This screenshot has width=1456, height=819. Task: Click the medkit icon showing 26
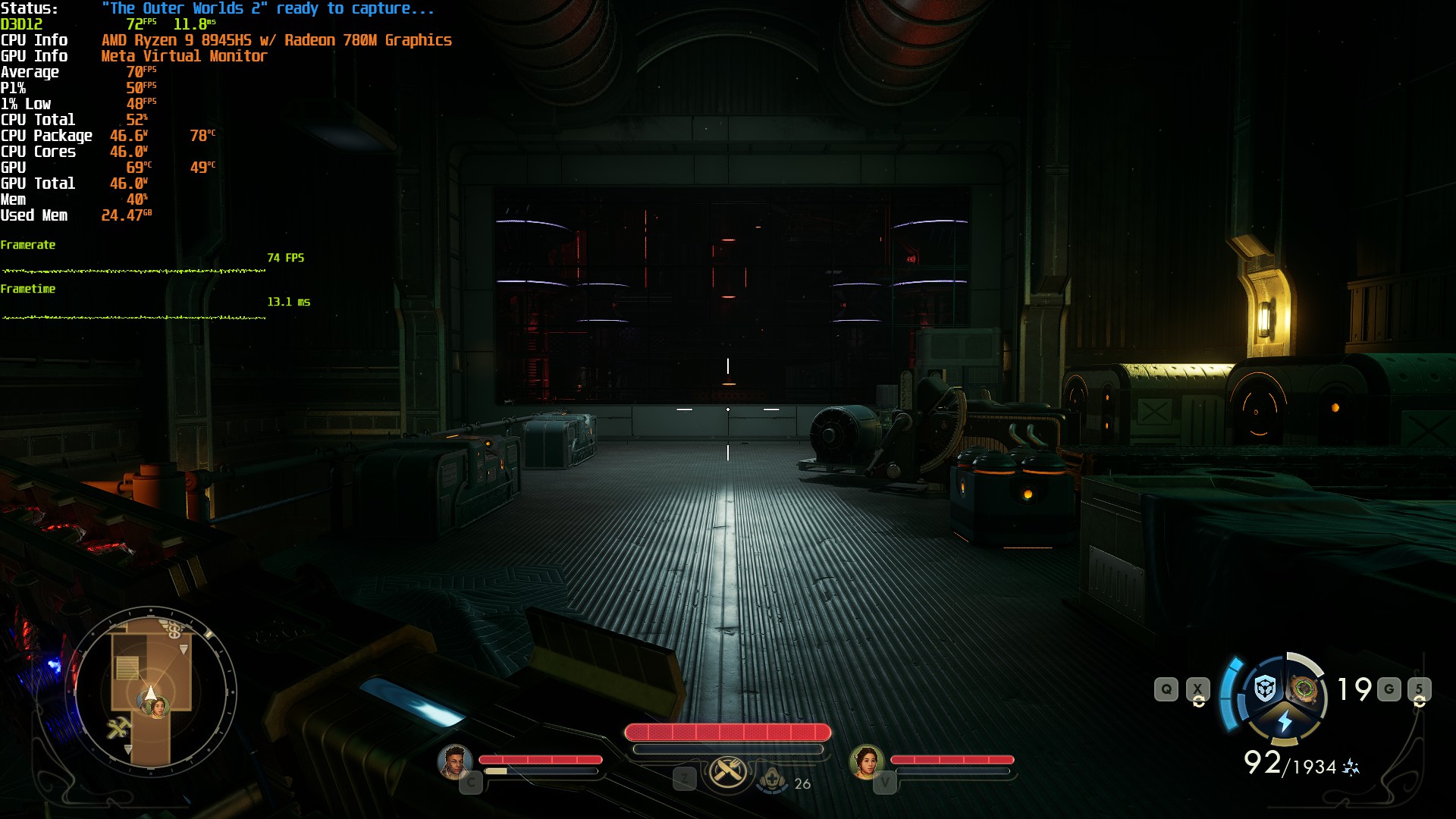(773, 781)
